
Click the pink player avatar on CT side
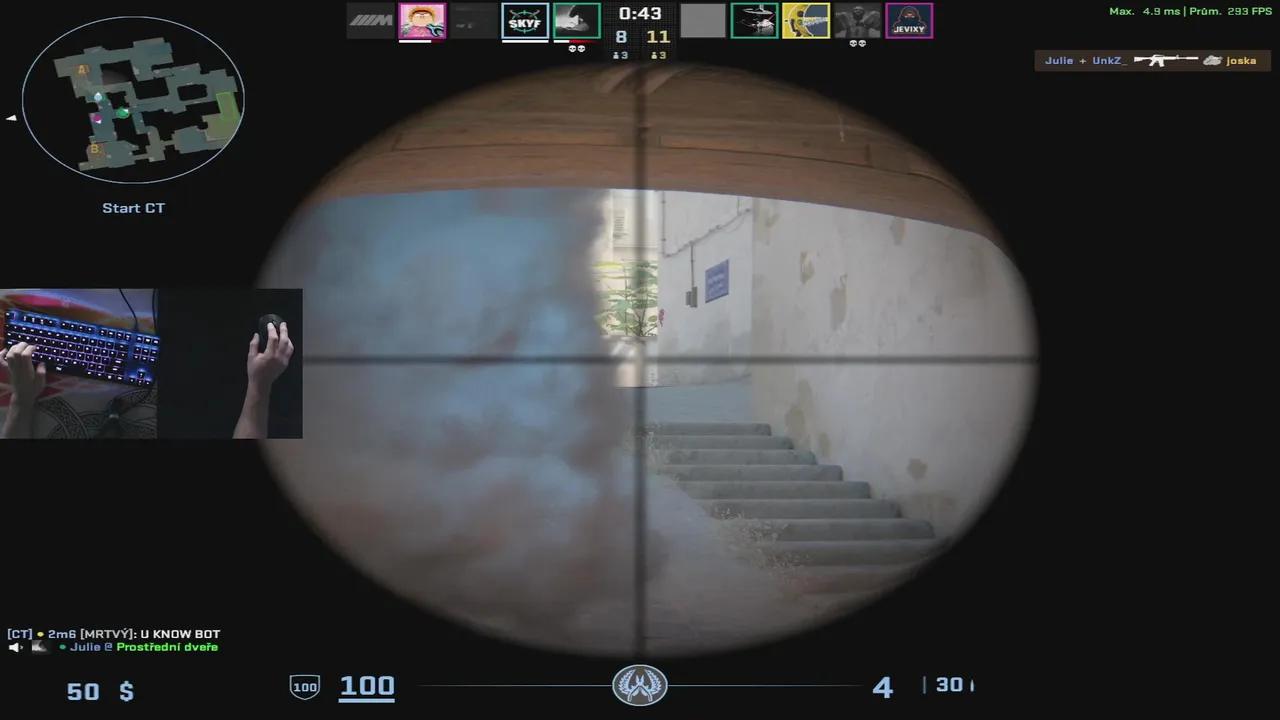(422, 20)
